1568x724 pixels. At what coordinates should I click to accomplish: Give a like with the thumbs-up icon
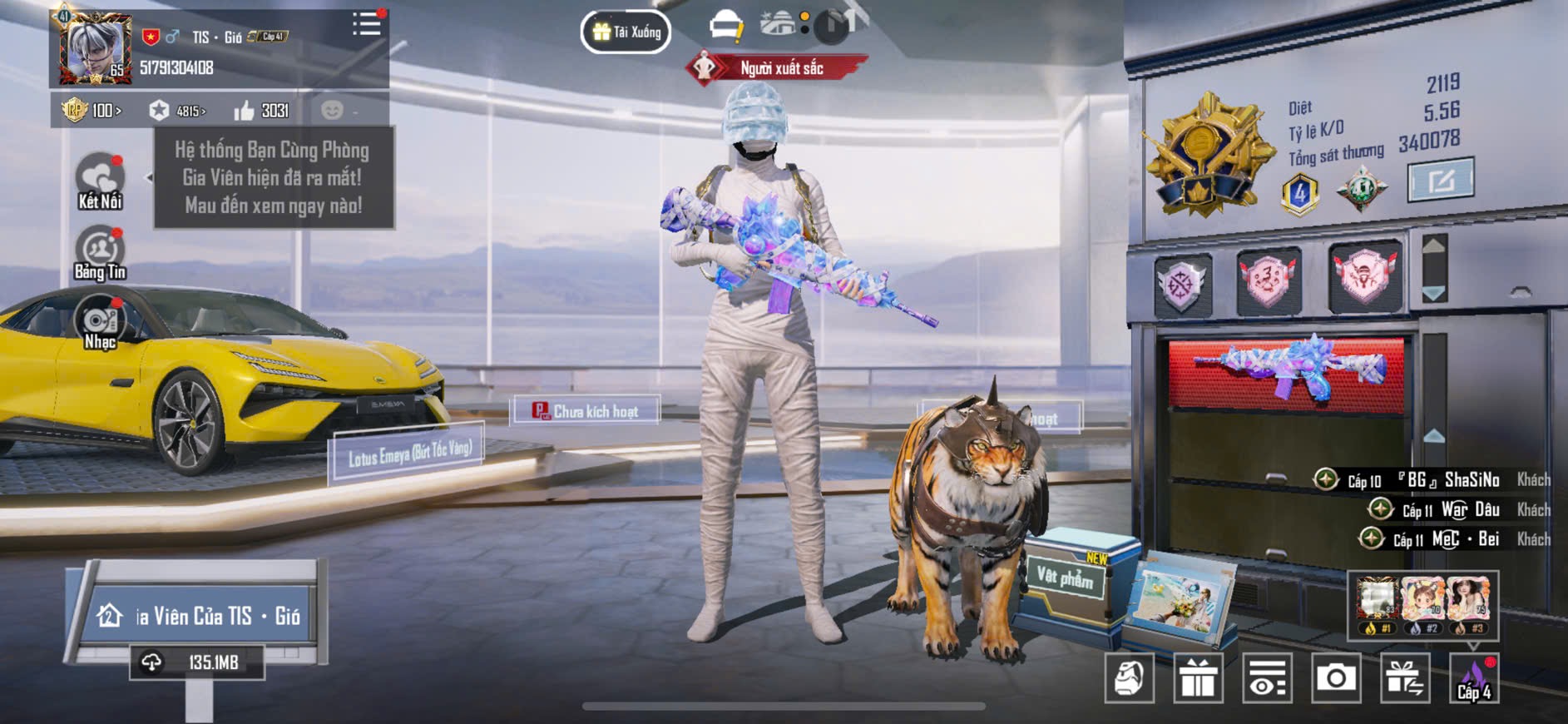pyautogui.click(x=244, y=111)
